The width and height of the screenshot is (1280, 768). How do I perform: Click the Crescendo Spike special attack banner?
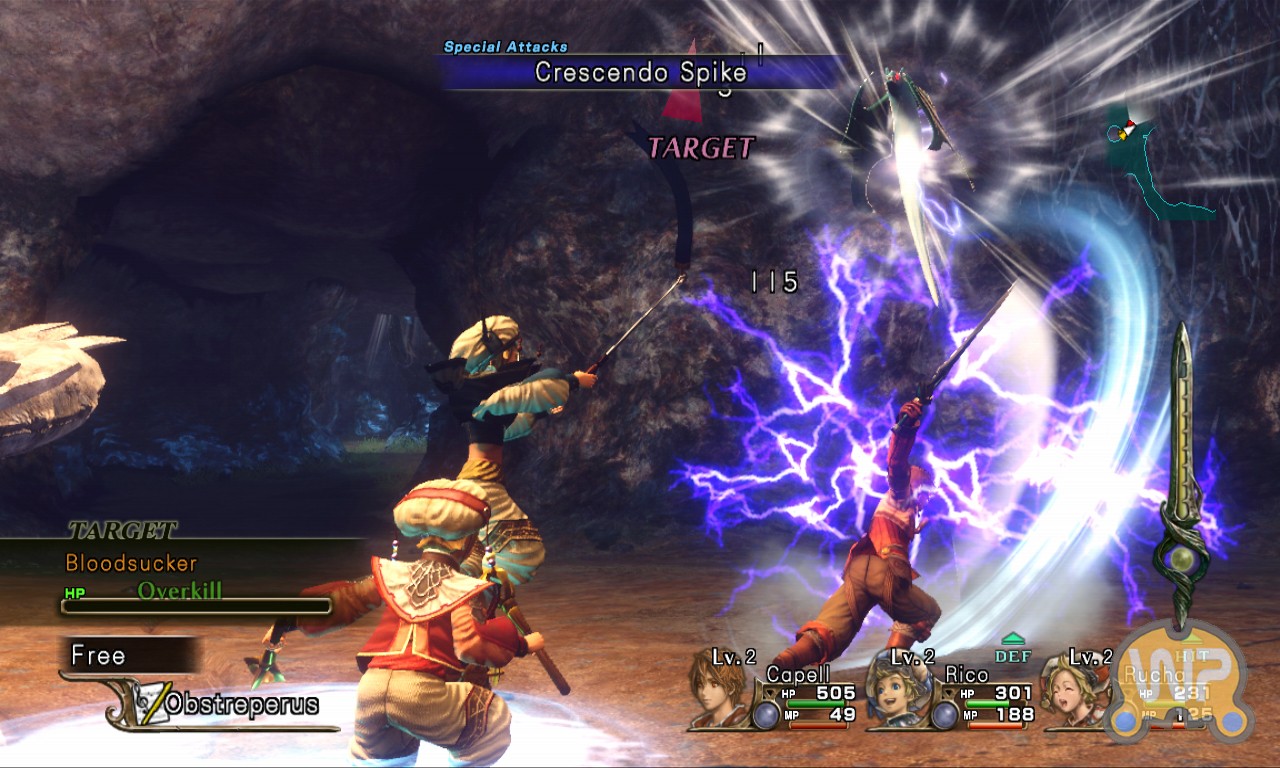click(640, 72)
